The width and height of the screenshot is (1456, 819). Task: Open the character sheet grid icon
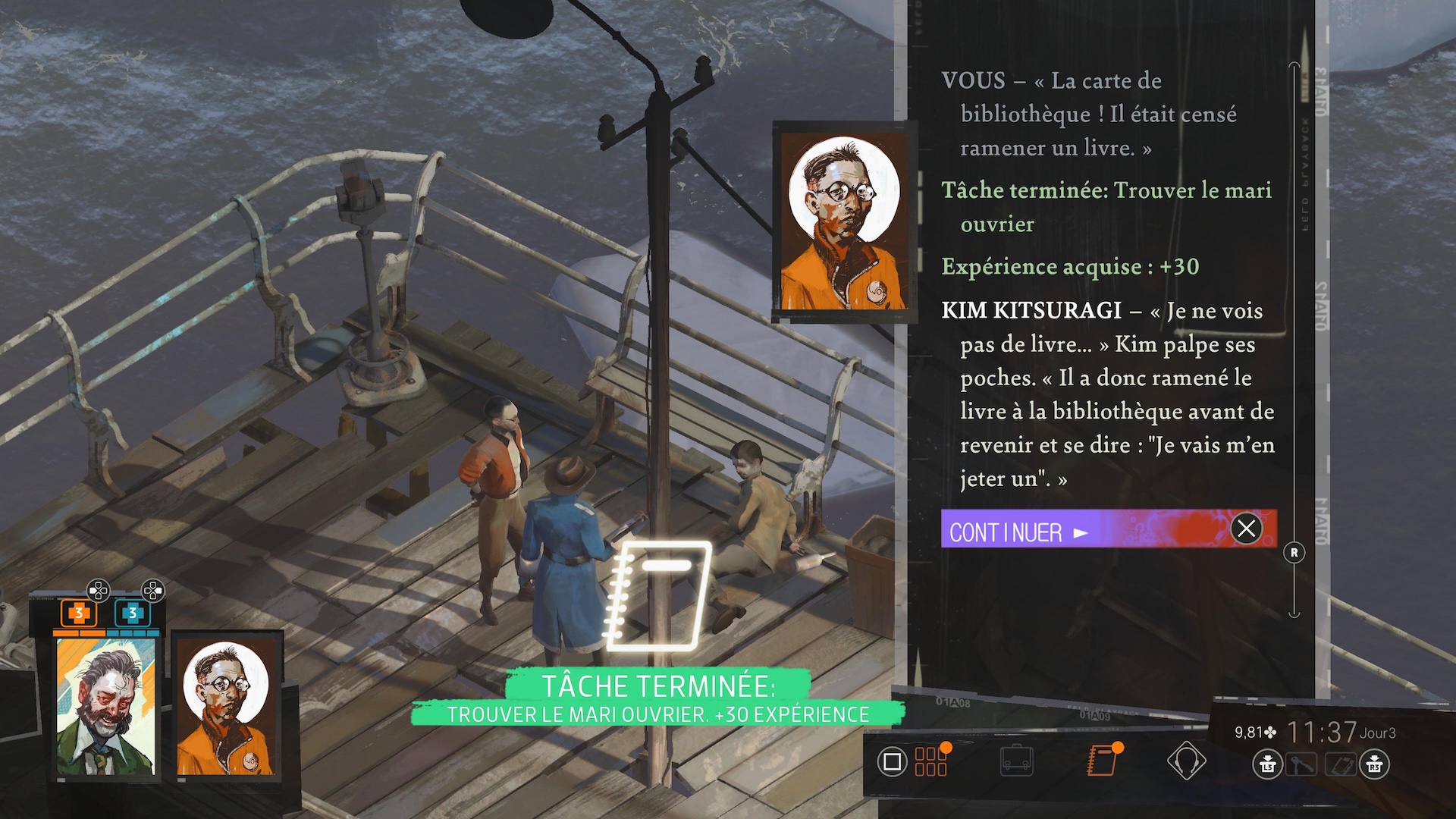click(x=930, y=761)
